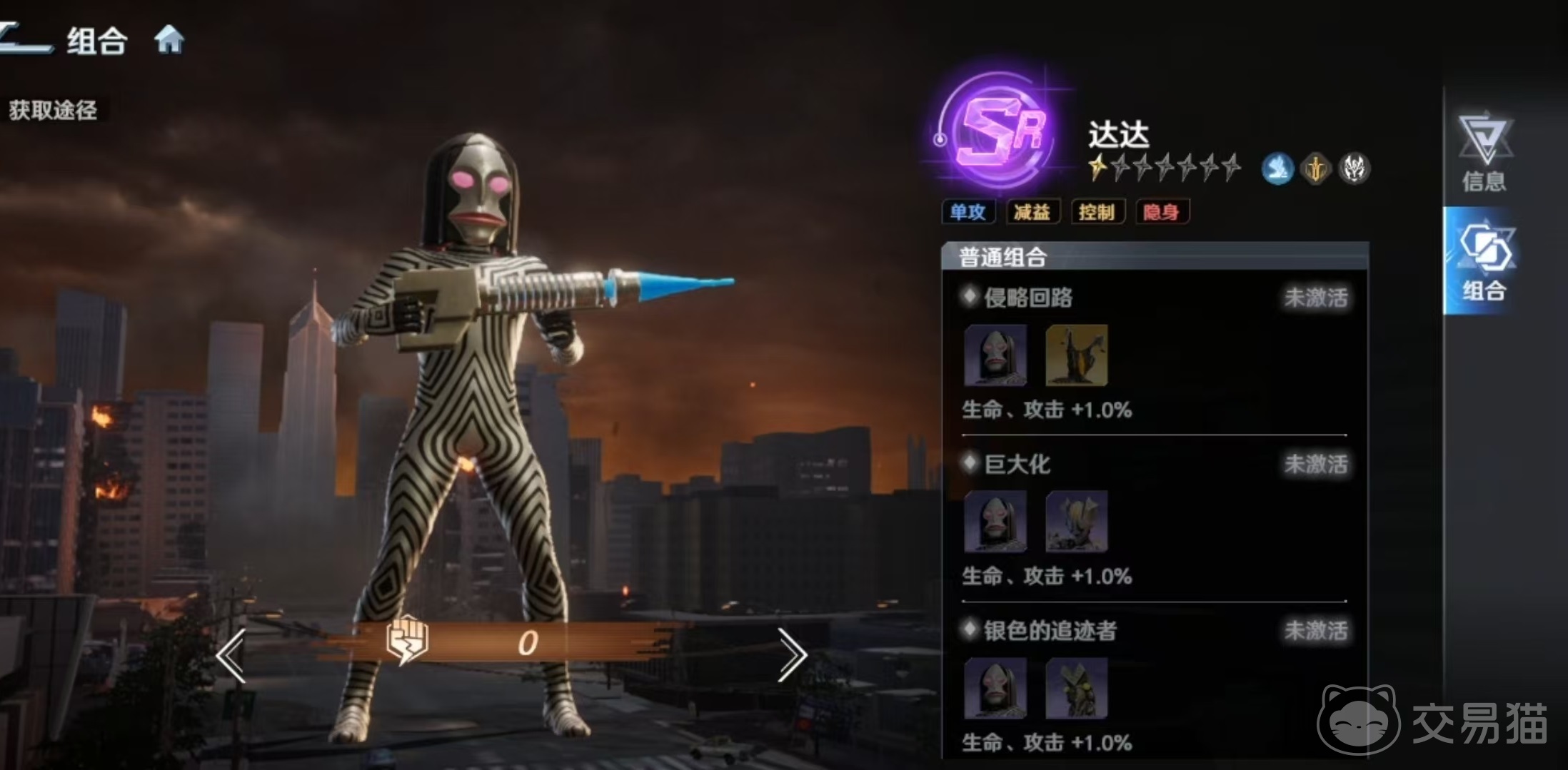
Task: Tap the gold sword trait icon
Action: 1315,170
